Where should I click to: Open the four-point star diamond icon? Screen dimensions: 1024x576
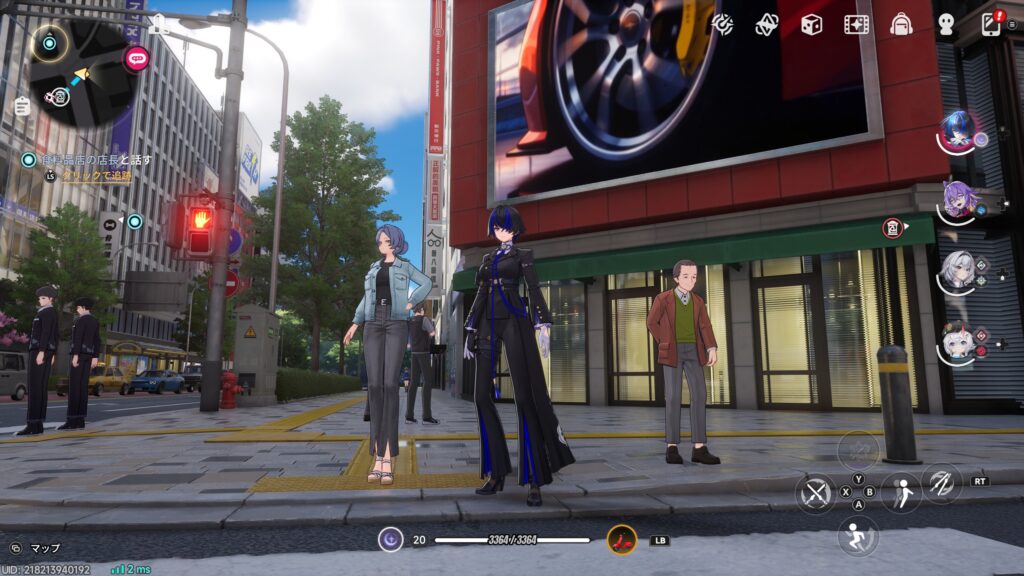point(767,25)
